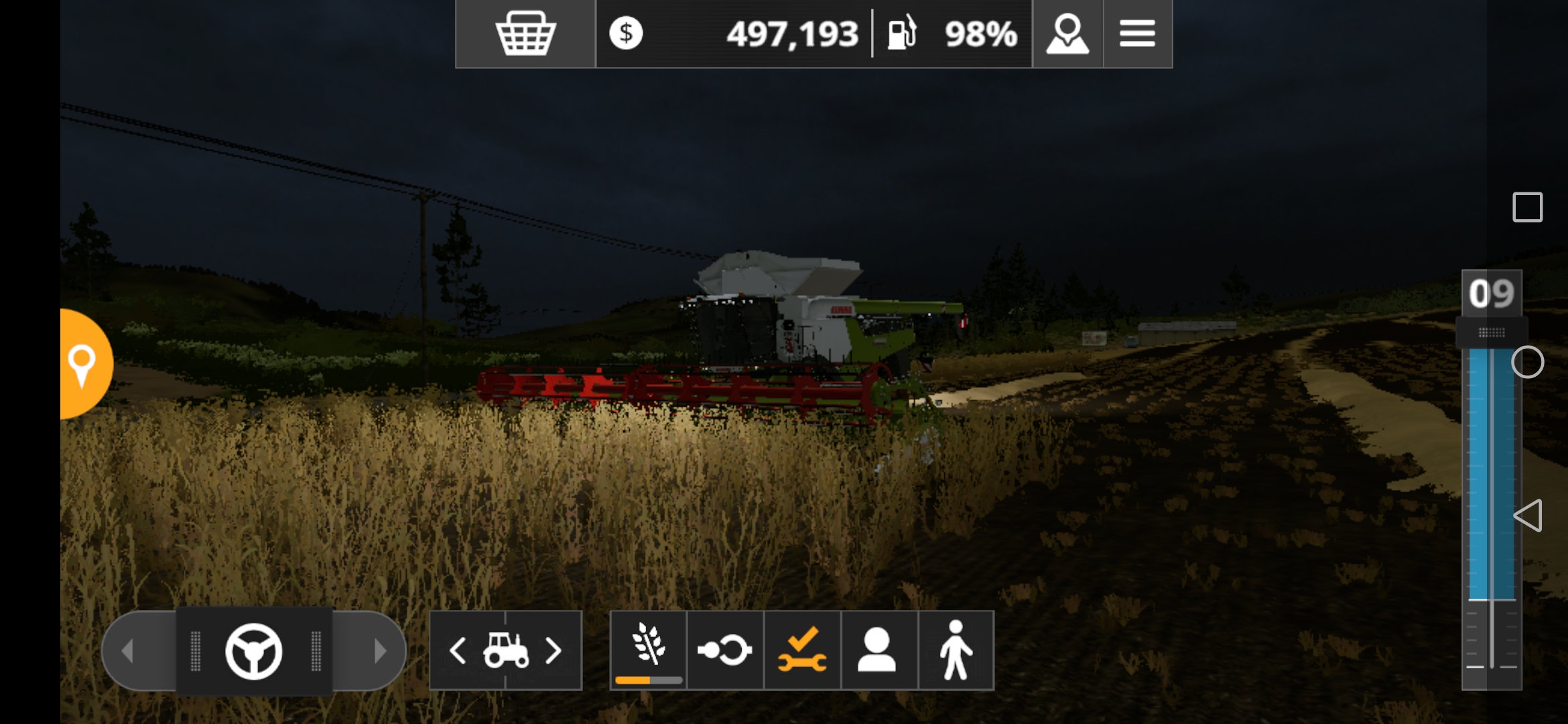This screenshot has width=1568, height=724.
Task: Activate the attach implement coupling button
Action: [x=725, y=650]
